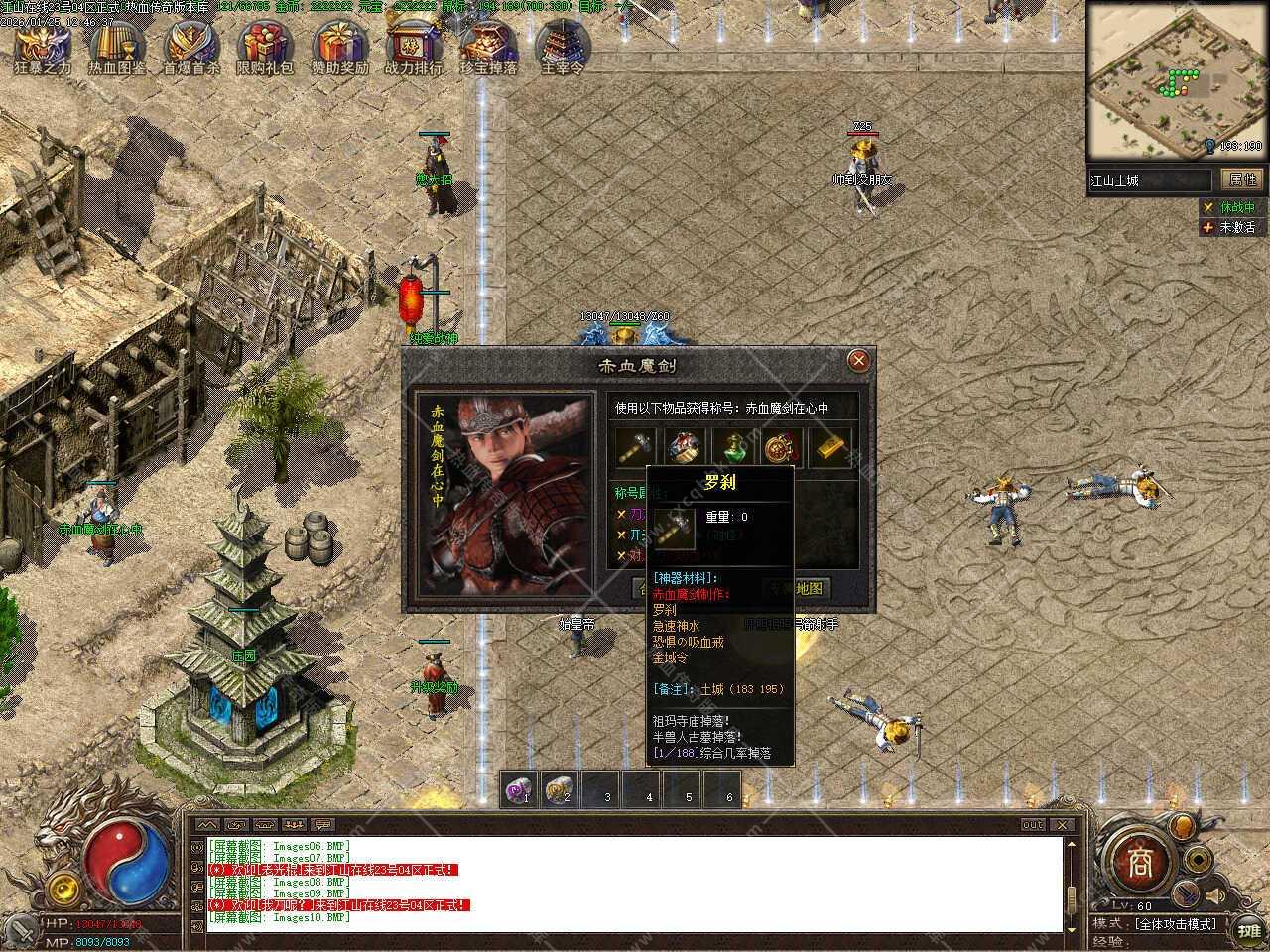This screenshot has height=952, width=1270.
Task: Open the 珍宝掉落 treasure drops
Action: pos(488,45)
